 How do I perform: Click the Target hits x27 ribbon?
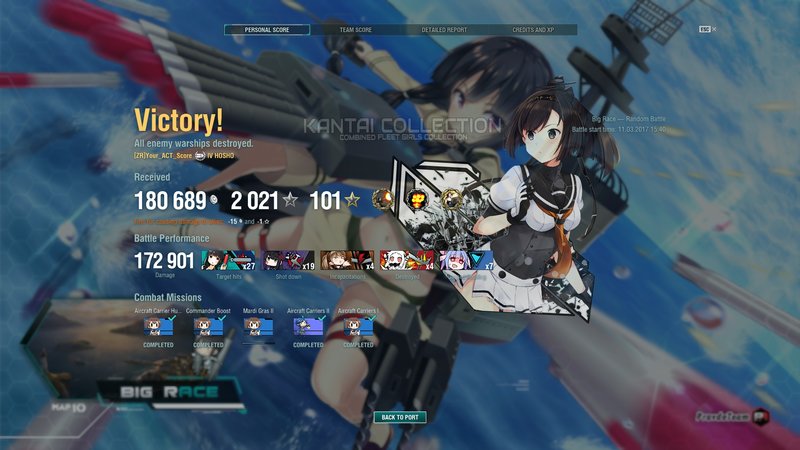[228, 260]
